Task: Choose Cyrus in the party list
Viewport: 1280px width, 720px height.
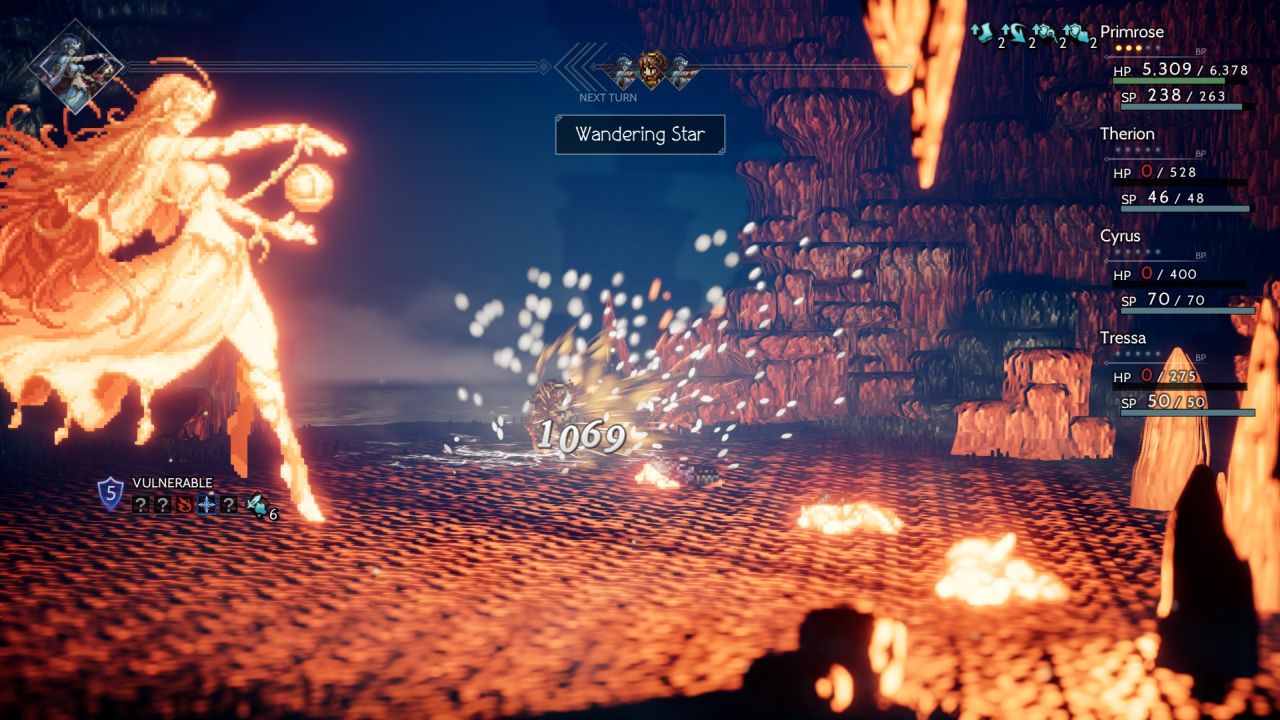Action: (x=1120, y=236)
